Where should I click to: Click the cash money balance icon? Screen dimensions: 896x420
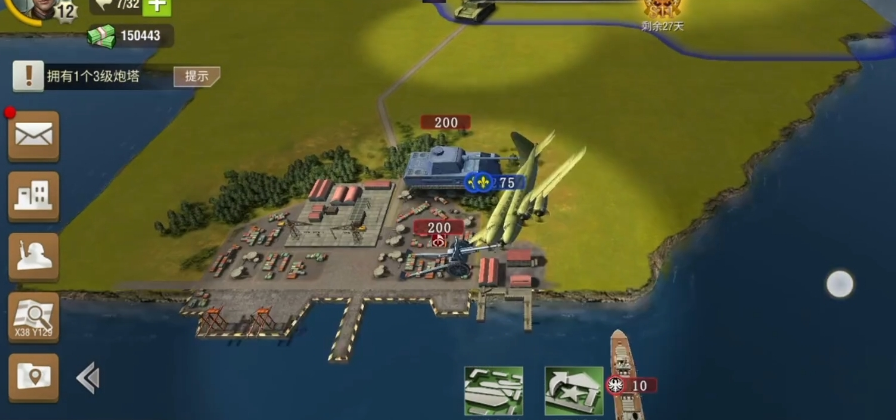[x=101, y=36]
